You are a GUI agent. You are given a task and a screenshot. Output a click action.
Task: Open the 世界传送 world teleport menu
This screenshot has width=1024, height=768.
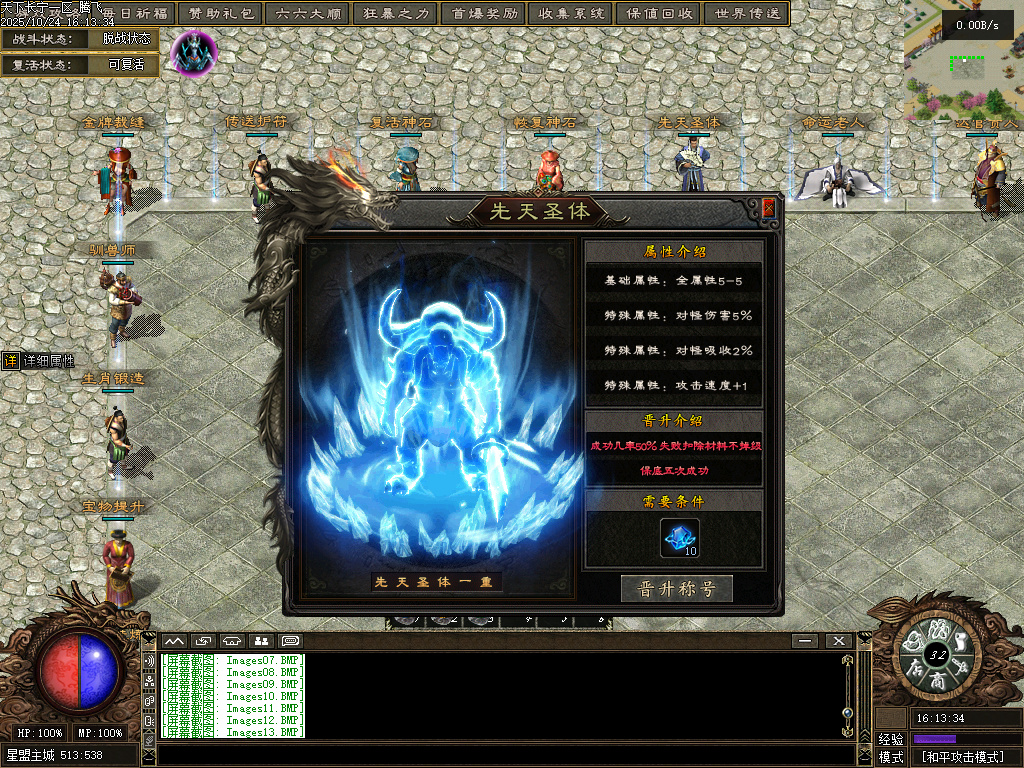pos(746,14)
